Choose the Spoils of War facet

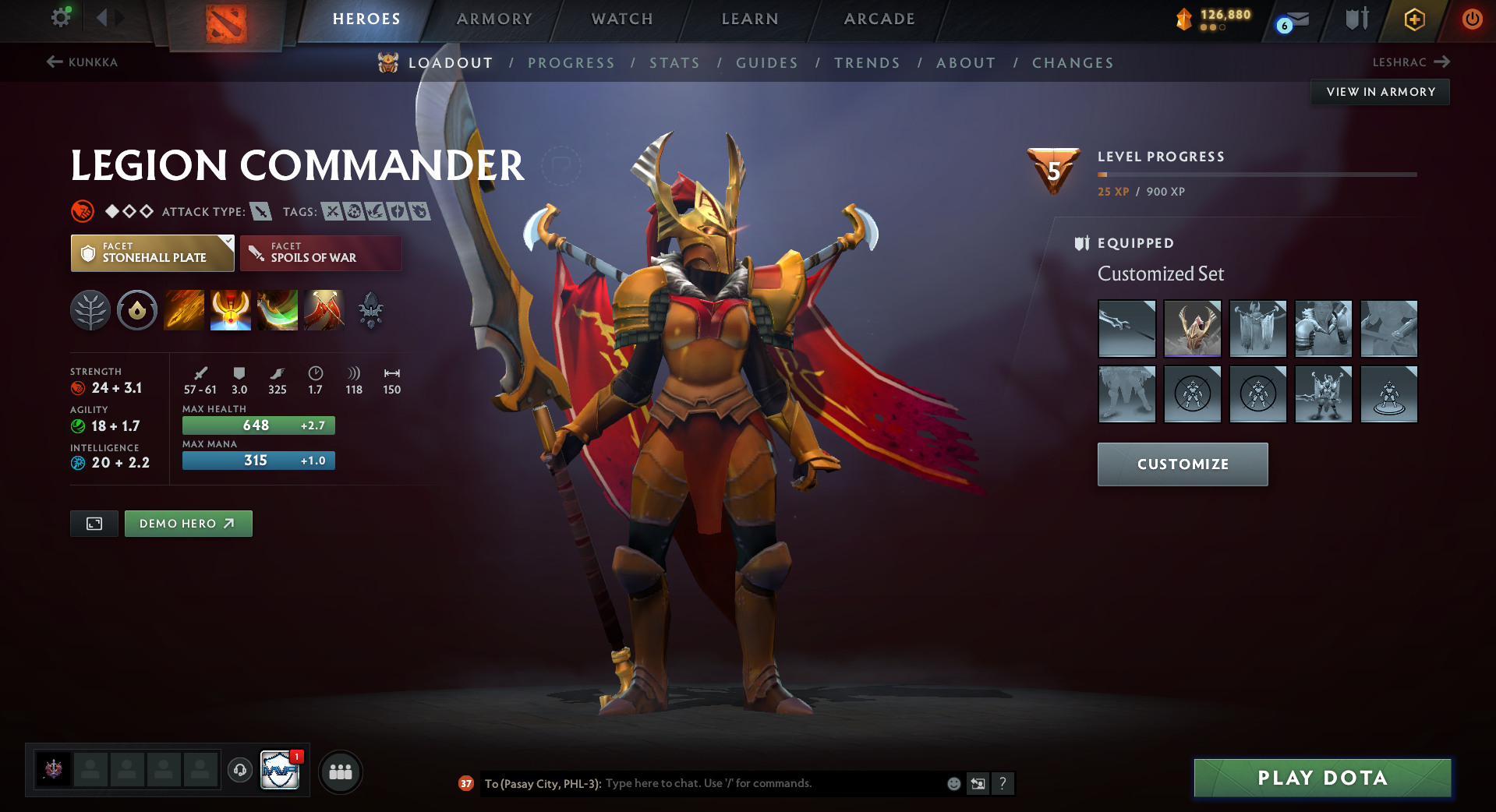coord(320,253)
